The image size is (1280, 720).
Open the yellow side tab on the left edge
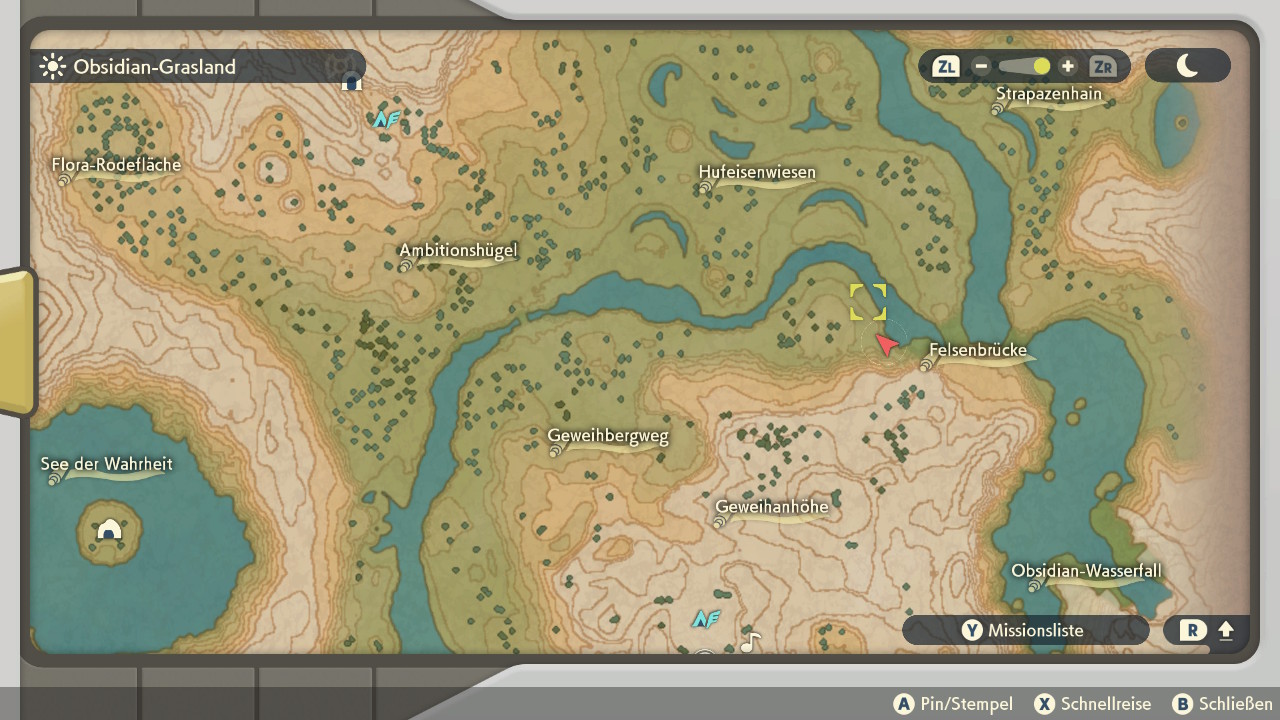point(17,342)
